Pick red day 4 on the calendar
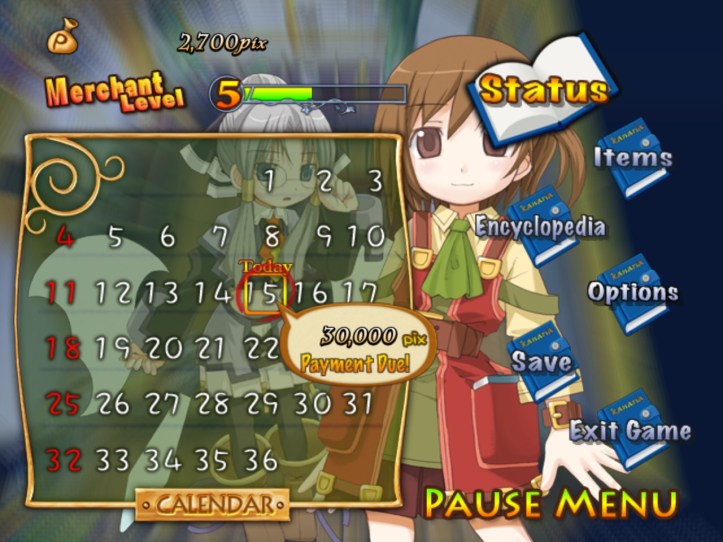Viewport: 723px width, 542px height. [64, 238]
